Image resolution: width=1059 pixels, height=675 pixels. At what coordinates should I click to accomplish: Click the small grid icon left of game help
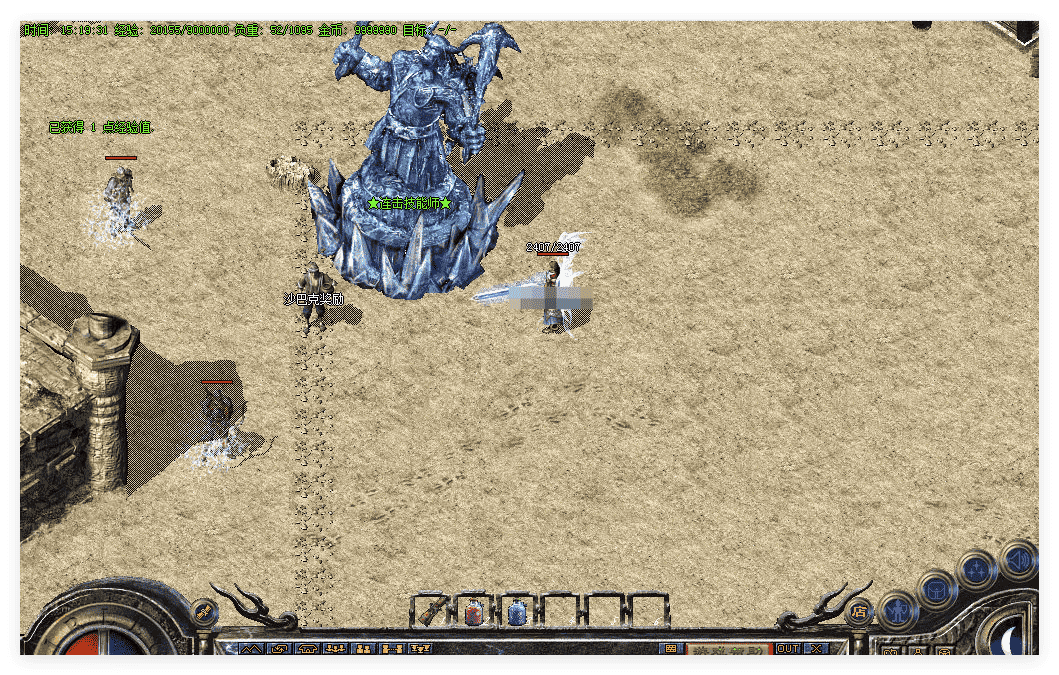[669, 649]
